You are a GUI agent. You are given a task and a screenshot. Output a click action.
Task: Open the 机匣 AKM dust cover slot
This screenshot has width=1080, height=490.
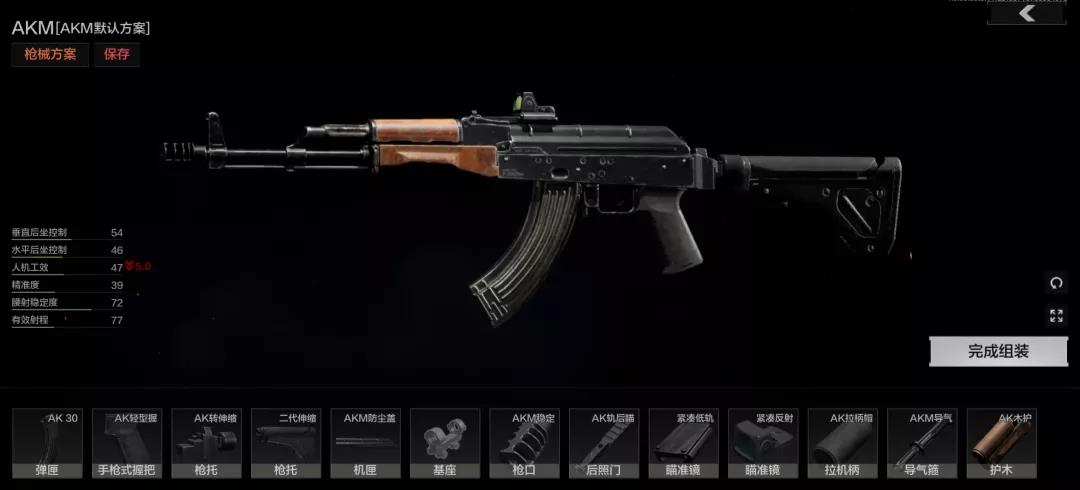click(x=365, y=443)
